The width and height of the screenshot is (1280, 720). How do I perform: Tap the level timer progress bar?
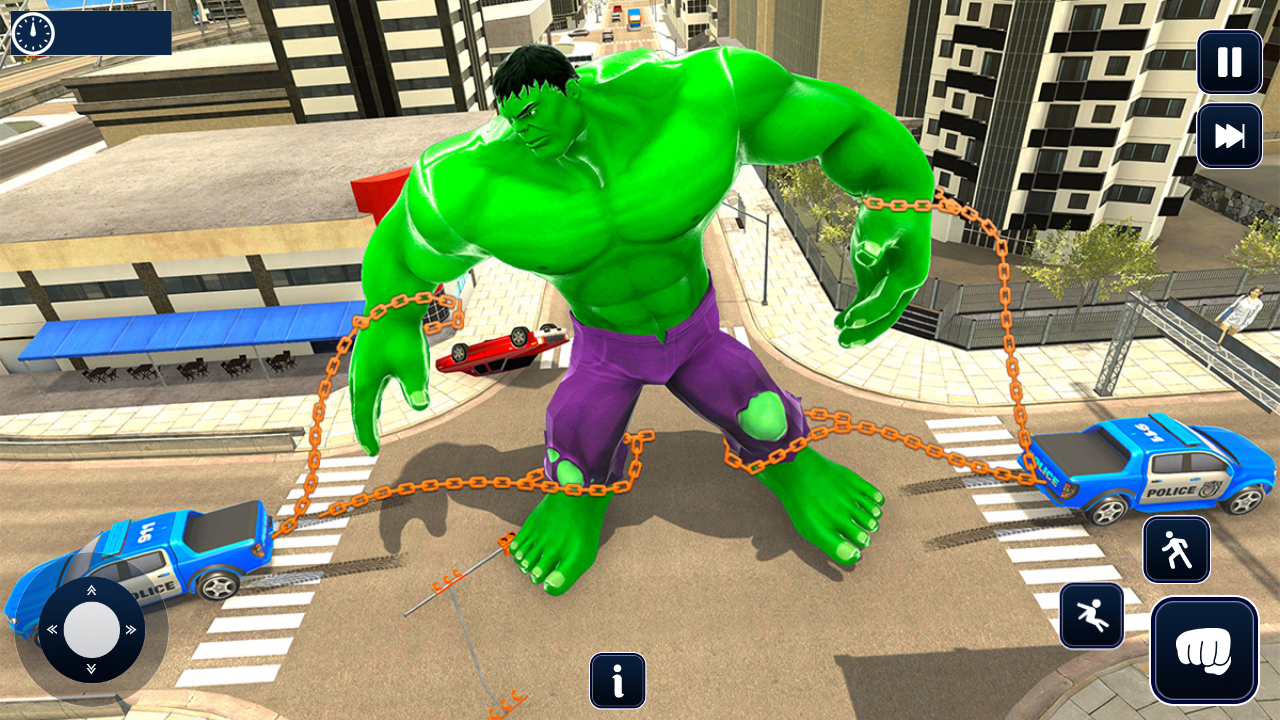click(110, 31)
